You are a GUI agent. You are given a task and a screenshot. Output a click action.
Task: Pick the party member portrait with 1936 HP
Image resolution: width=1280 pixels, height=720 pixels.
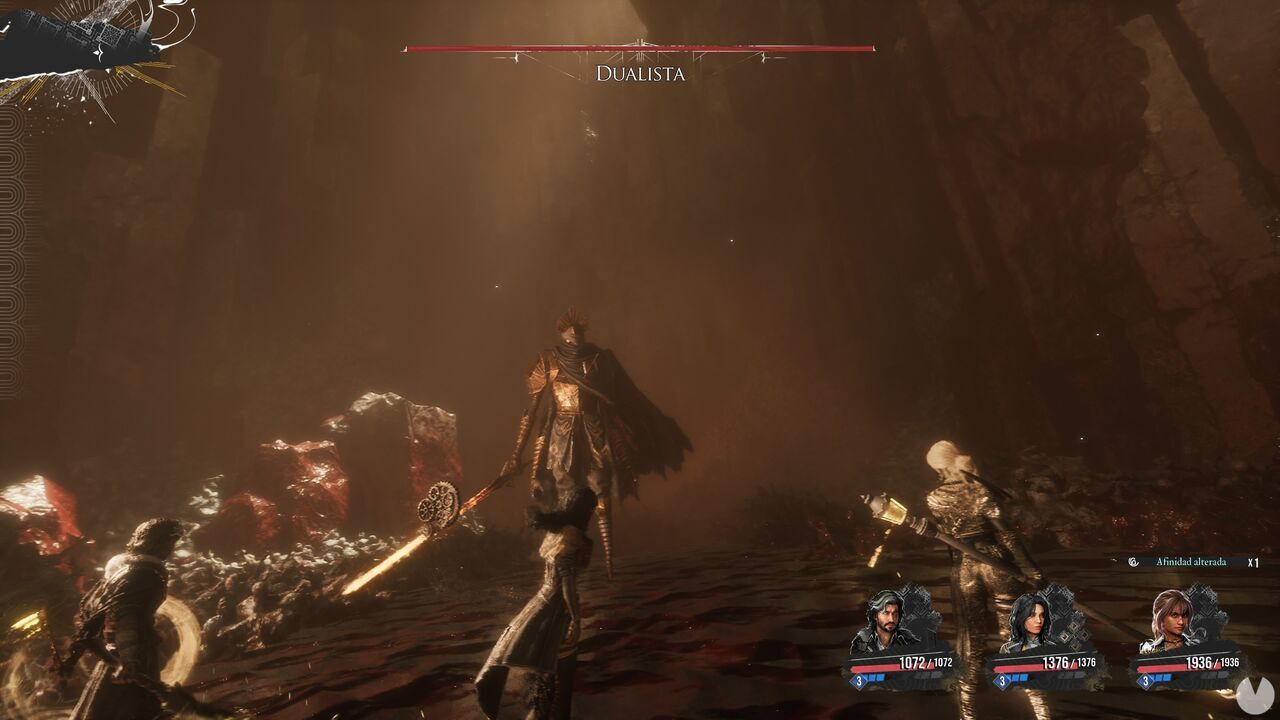pos(1172,620)
